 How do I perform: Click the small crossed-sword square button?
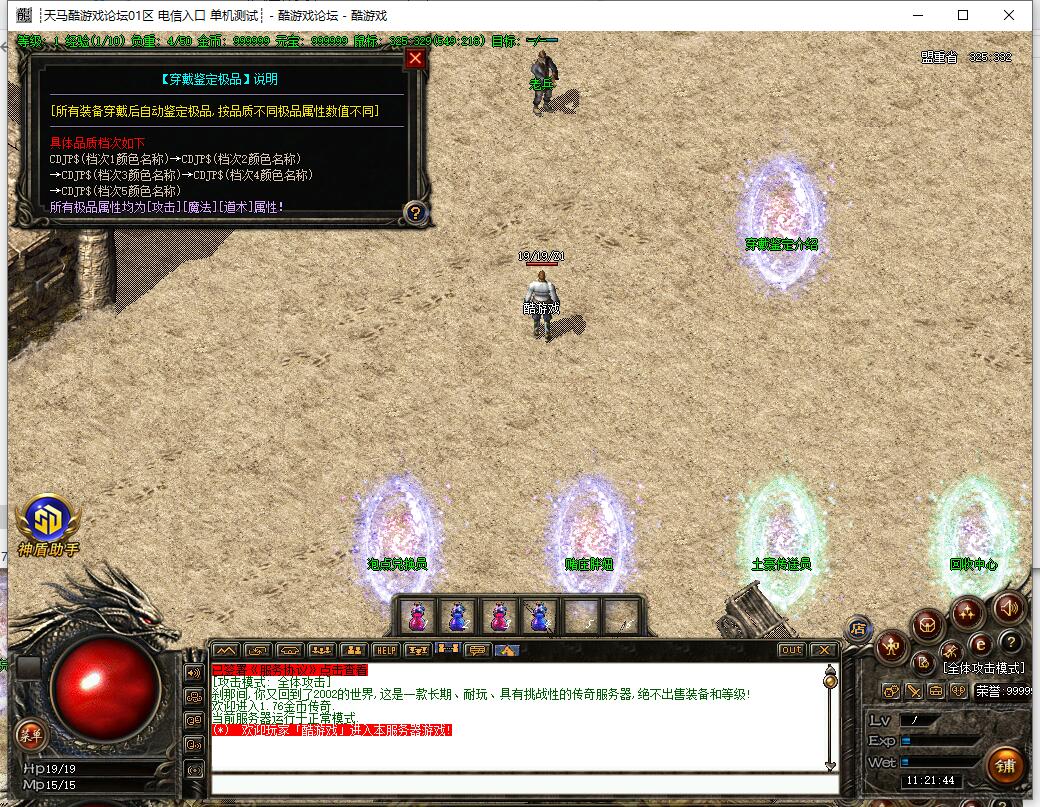coord(913,690)
